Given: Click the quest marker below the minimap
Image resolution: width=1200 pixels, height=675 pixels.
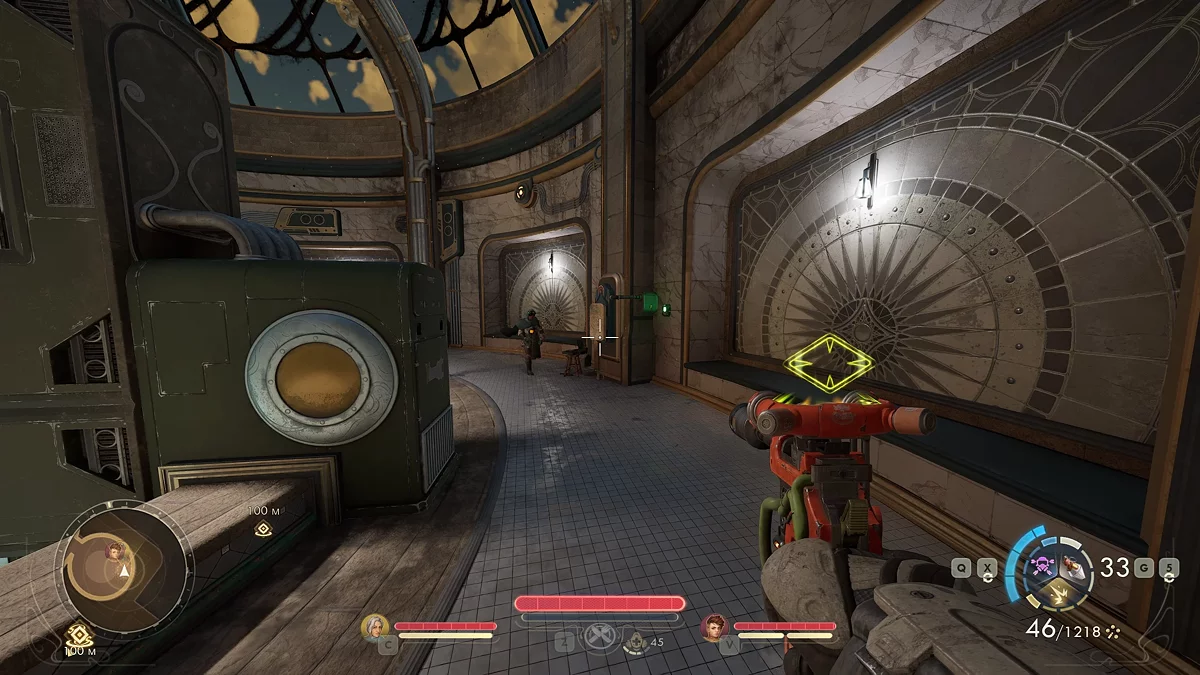Looking at the screenshot, I should click(x=77, y=635).
